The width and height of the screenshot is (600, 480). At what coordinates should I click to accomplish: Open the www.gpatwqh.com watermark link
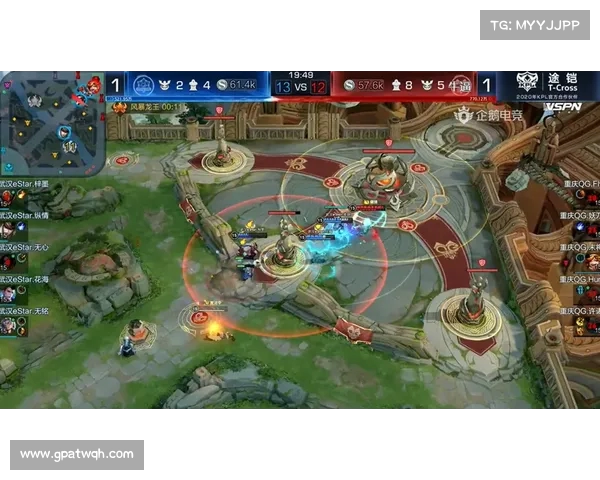click(x=77, y=454)
